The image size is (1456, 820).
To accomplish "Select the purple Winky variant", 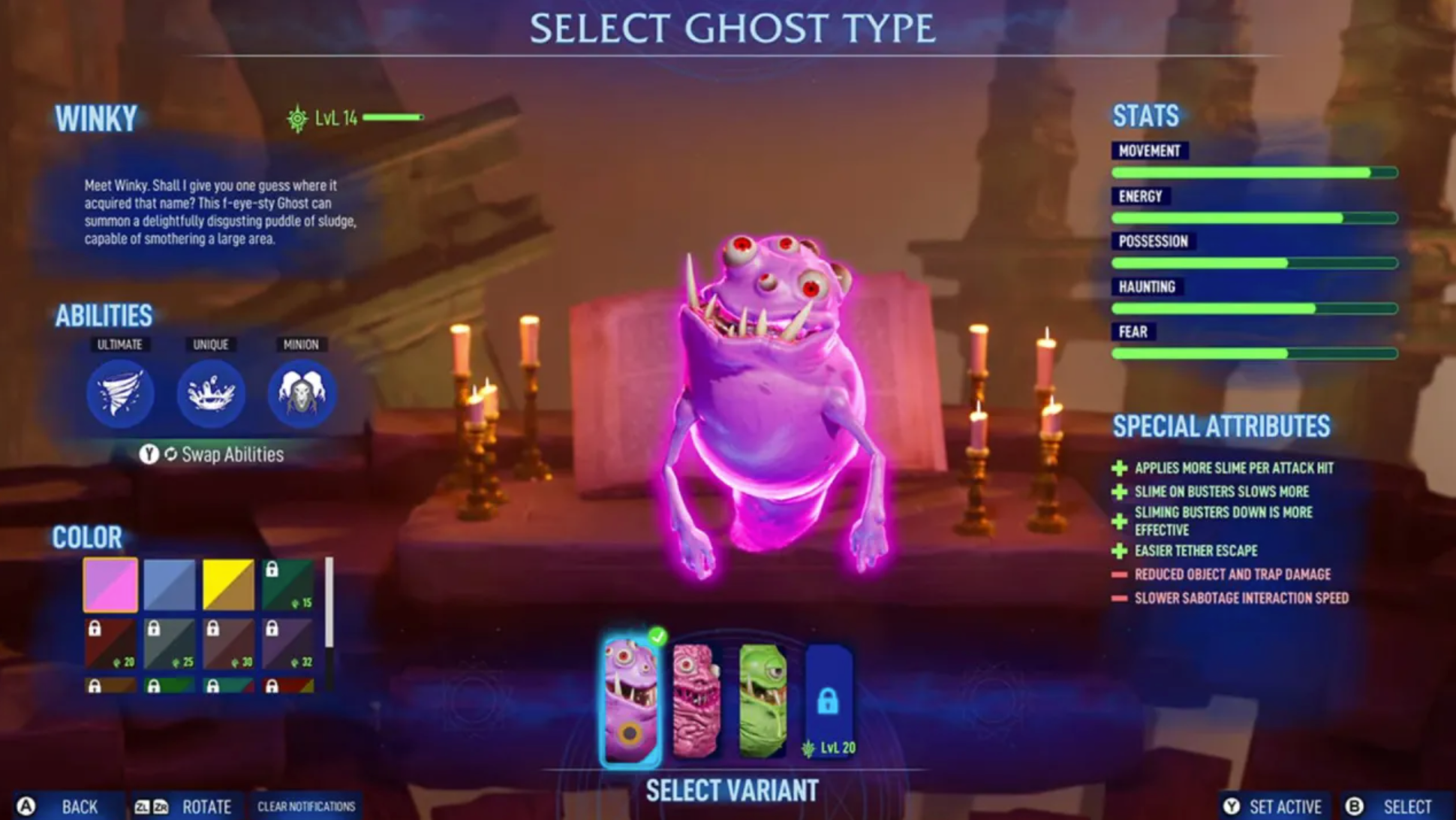I will [633, 691].
